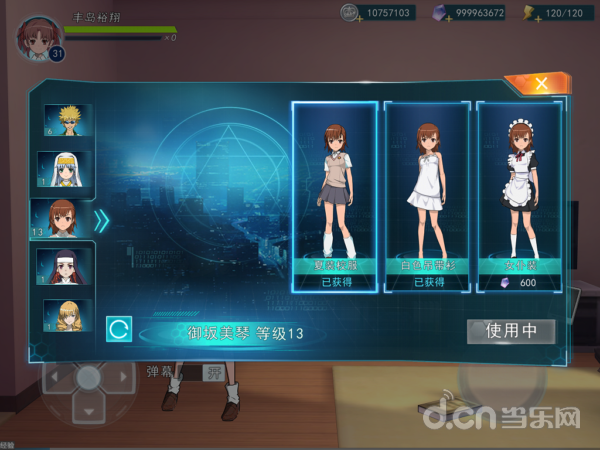This screenshot has width=600, height=450.
Task: Toggle the 弹幕 switch
Action: click(x=213, y=372)
